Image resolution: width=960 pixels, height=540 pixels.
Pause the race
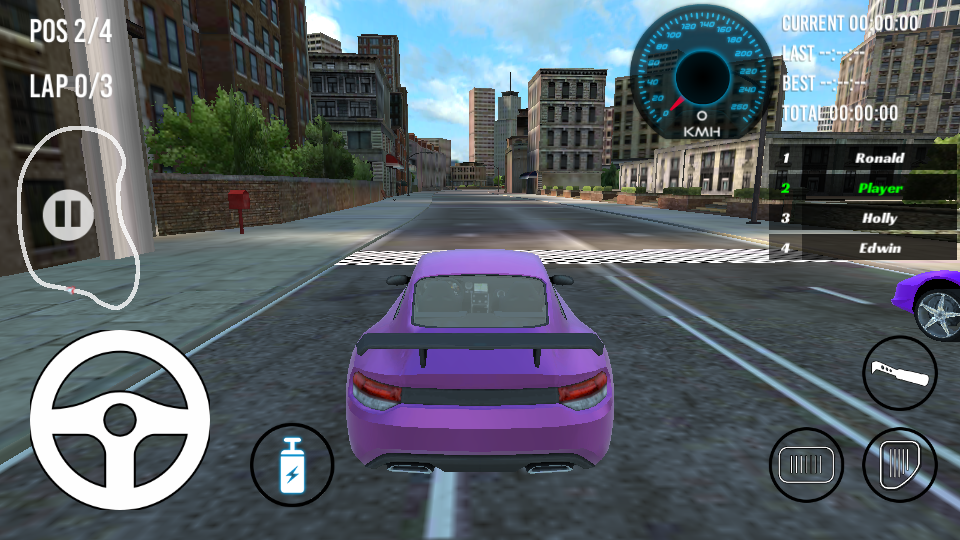point(68,213)
